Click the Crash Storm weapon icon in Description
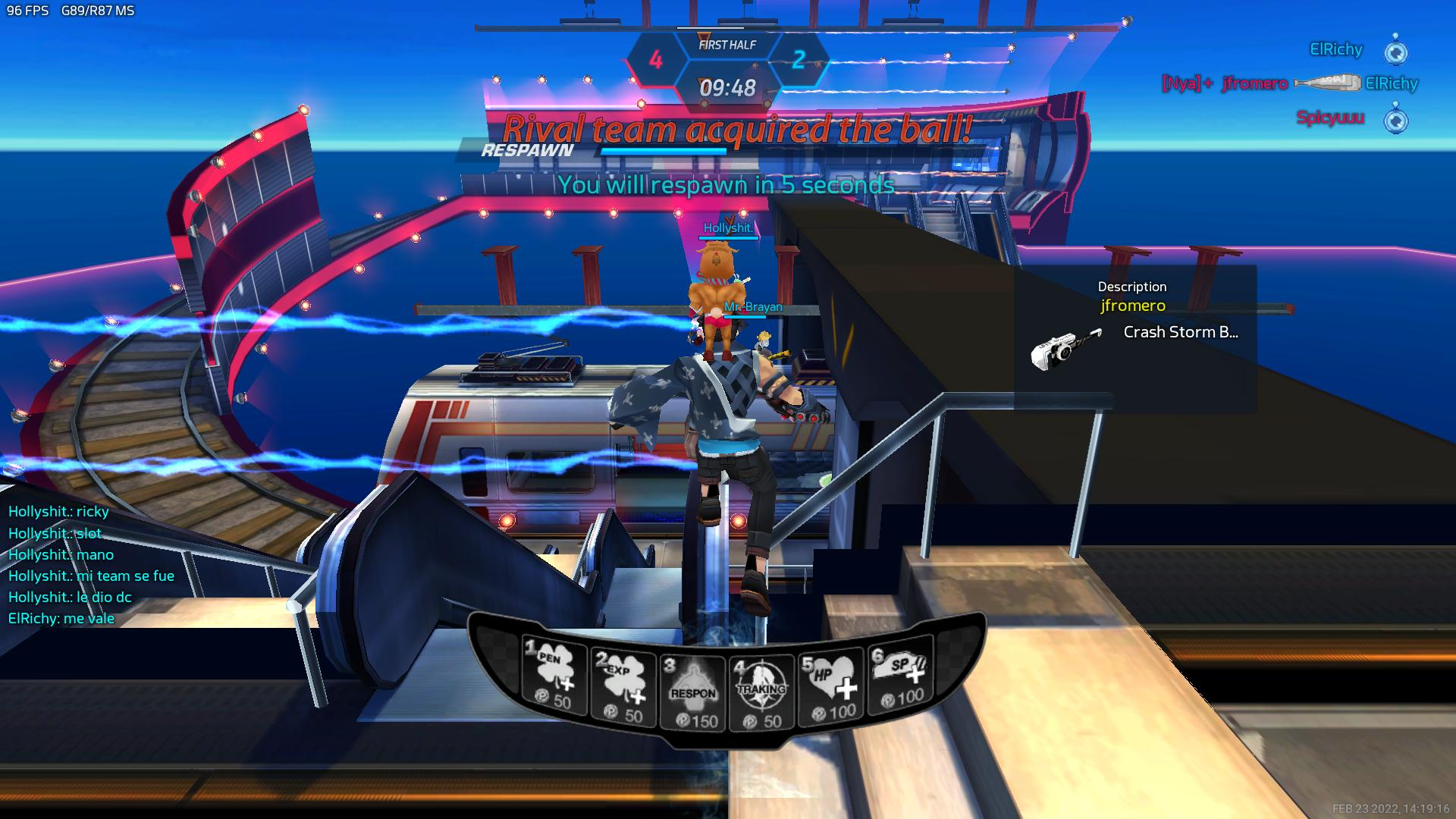This screenshot has height=819, width=1456. tap(1066, 348)
